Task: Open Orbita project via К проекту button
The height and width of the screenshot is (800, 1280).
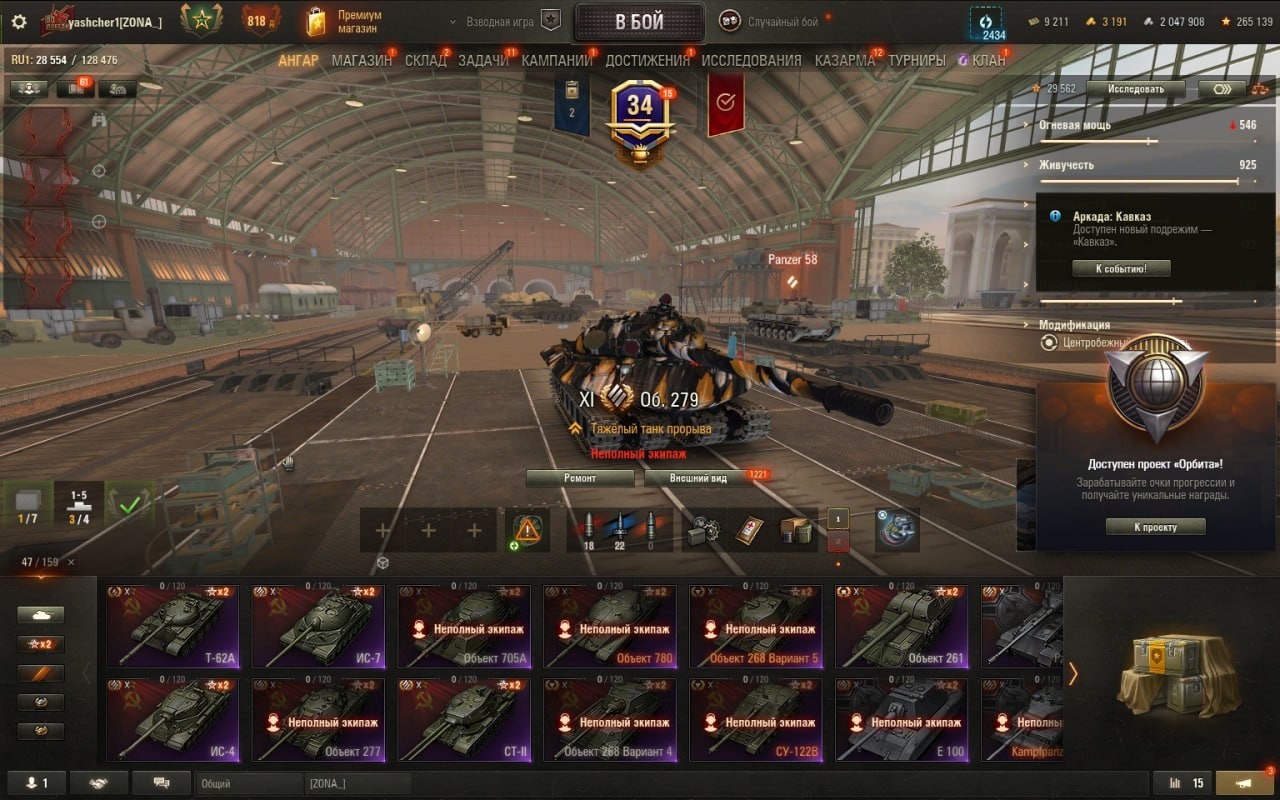Action: [1155, 527]
